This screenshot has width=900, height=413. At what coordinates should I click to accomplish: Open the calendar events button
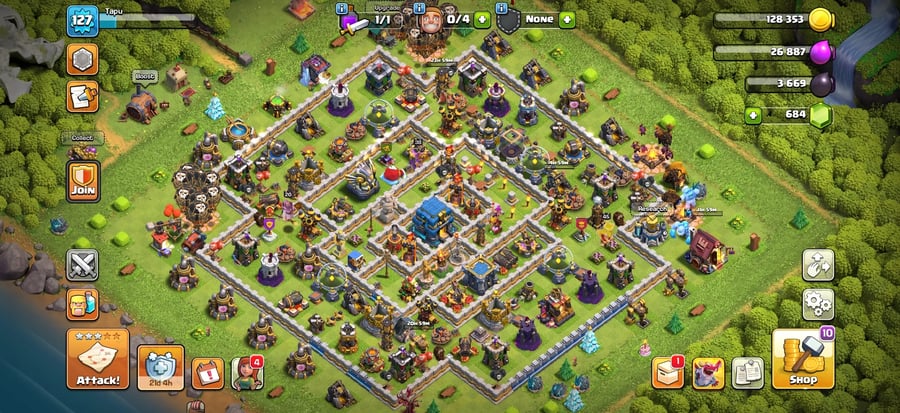[207, 372]
